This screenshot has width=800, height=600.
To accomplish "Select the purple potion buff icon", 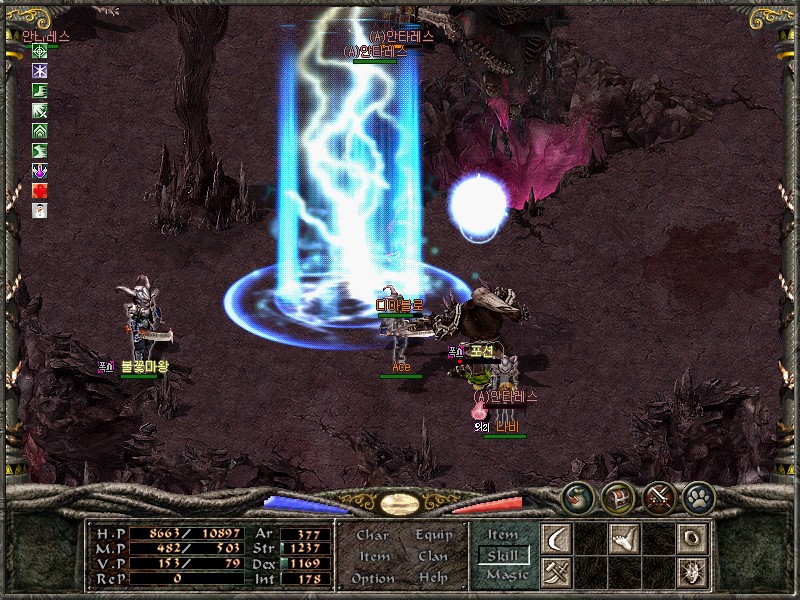I will pos(40,171).
